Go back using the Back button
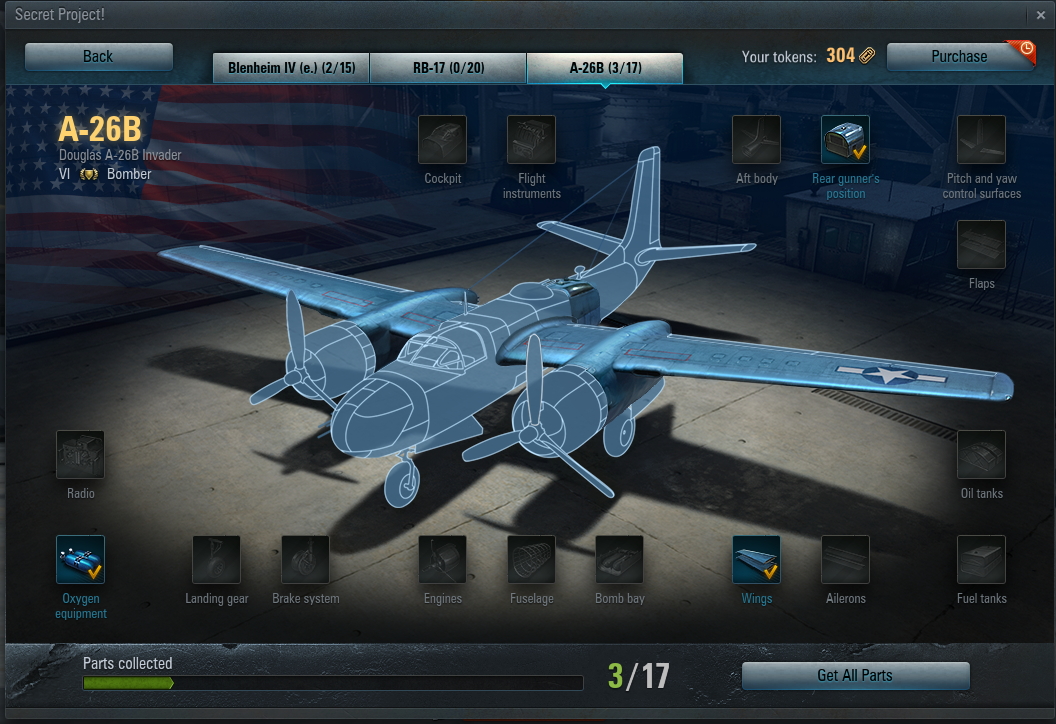Screen dimensions: 1056x724 click(98, 57)
